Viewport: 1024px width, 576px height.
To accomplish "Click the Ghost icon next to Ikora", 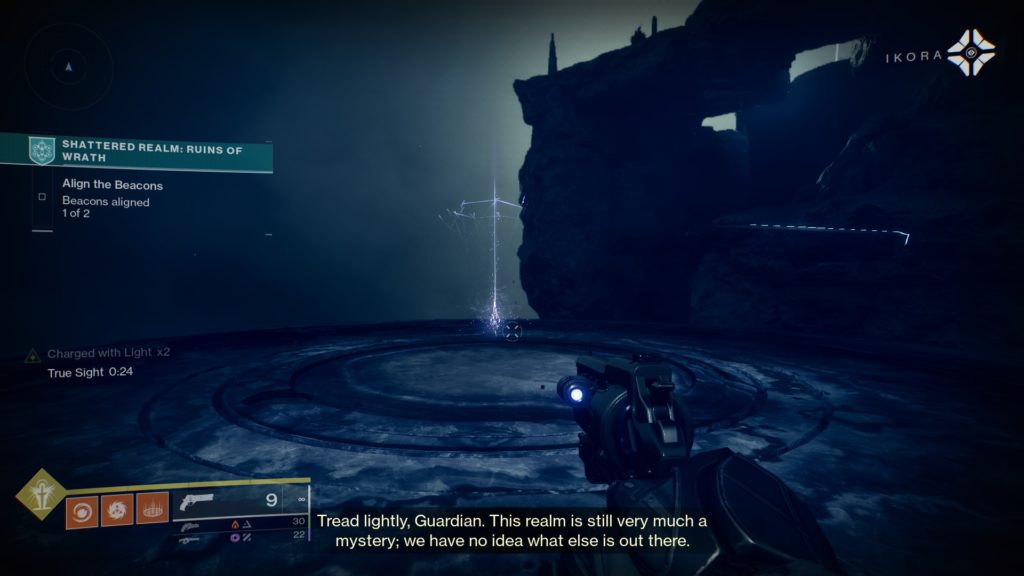I will coord(970,53).
